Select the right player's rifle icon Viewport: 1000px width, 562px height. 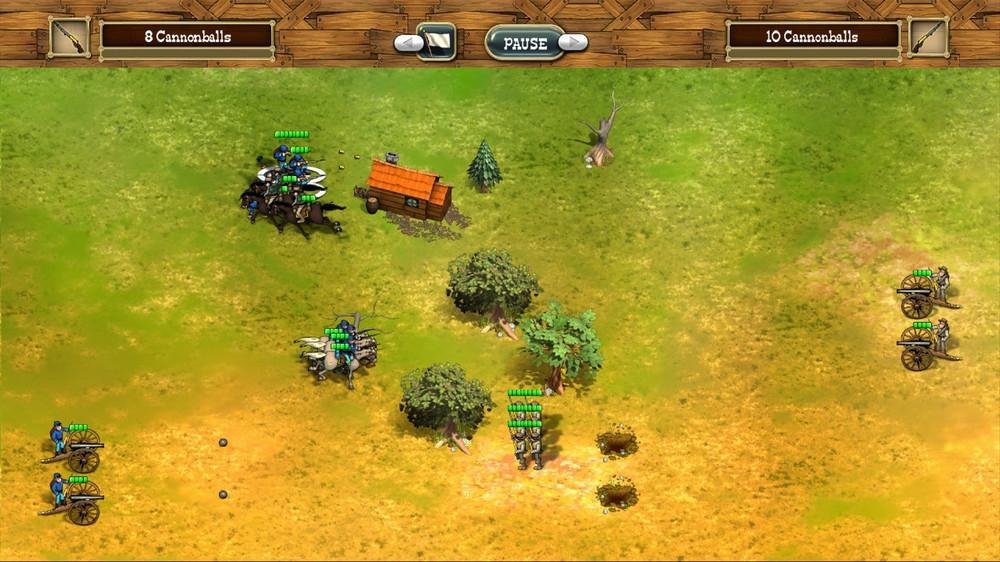[928, 37]
